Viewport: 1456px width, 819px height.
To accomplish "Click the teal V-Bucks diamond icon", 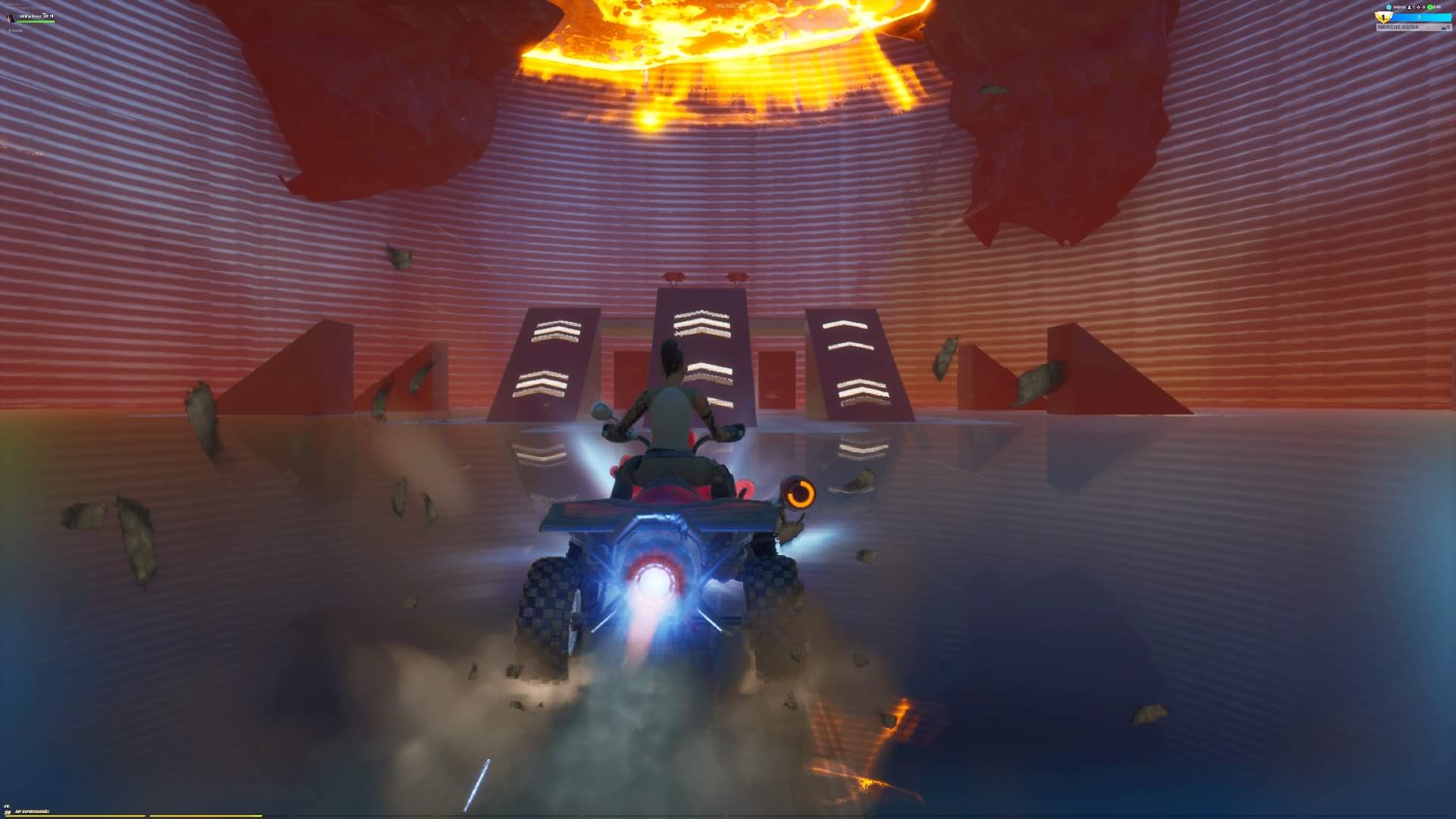I will (1389, 7).
